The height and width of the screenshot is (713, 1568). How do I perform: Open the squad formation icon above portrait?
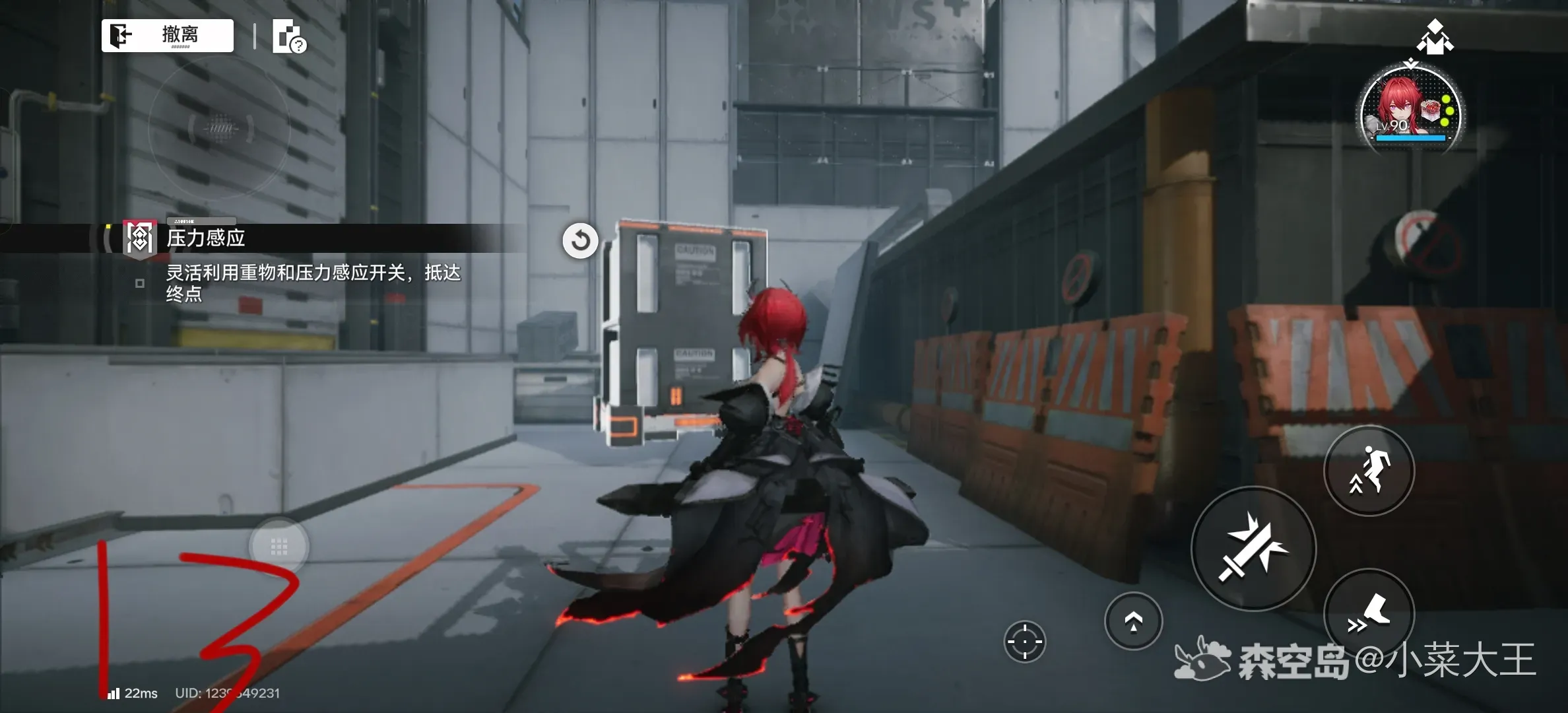click(1435, 38)
